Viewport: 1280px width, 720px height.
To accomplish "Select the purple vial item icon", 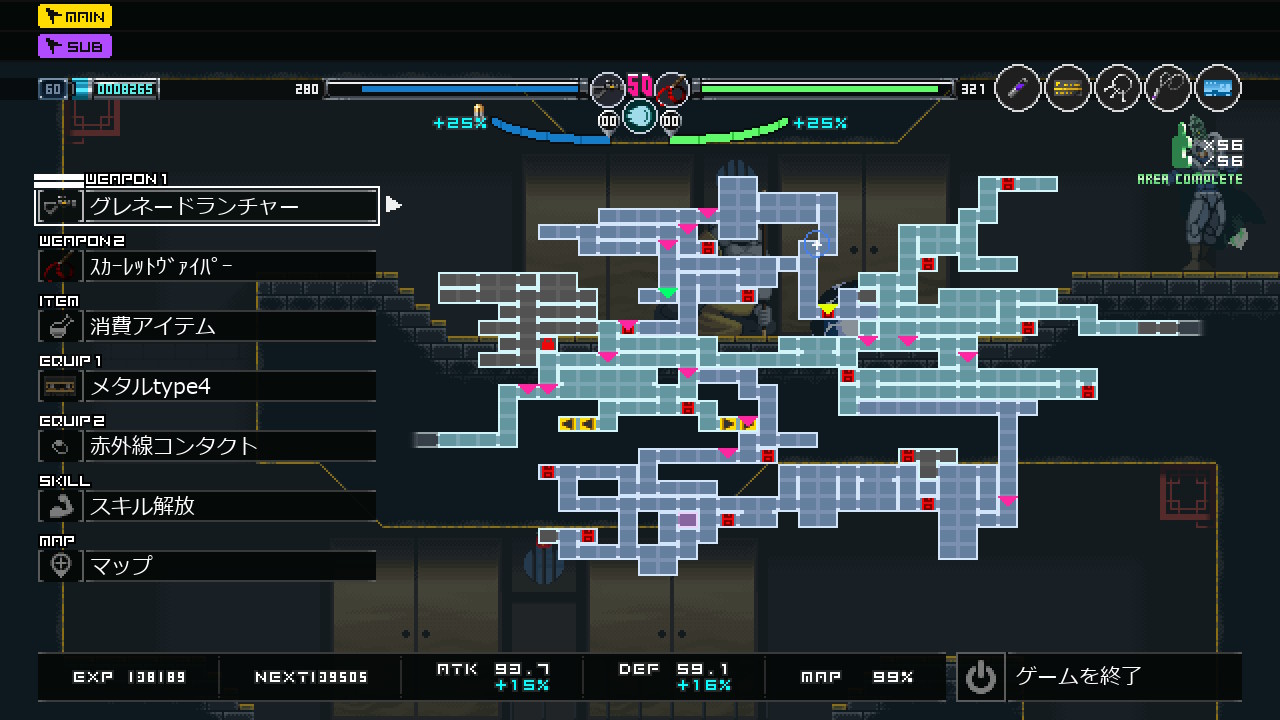I will point(1018,89).
